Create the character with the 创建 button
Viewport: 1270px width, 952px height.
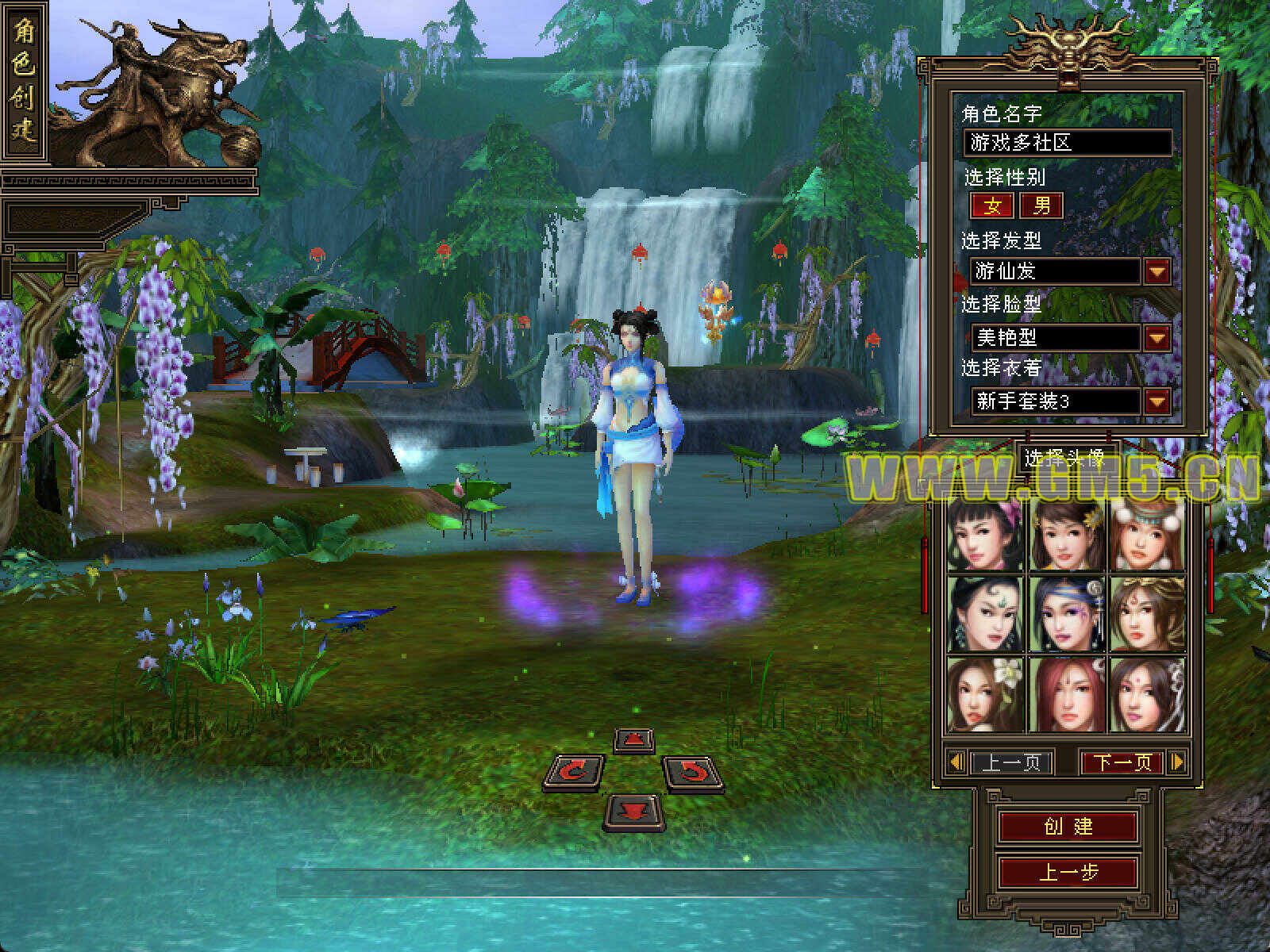(1068, 826)
